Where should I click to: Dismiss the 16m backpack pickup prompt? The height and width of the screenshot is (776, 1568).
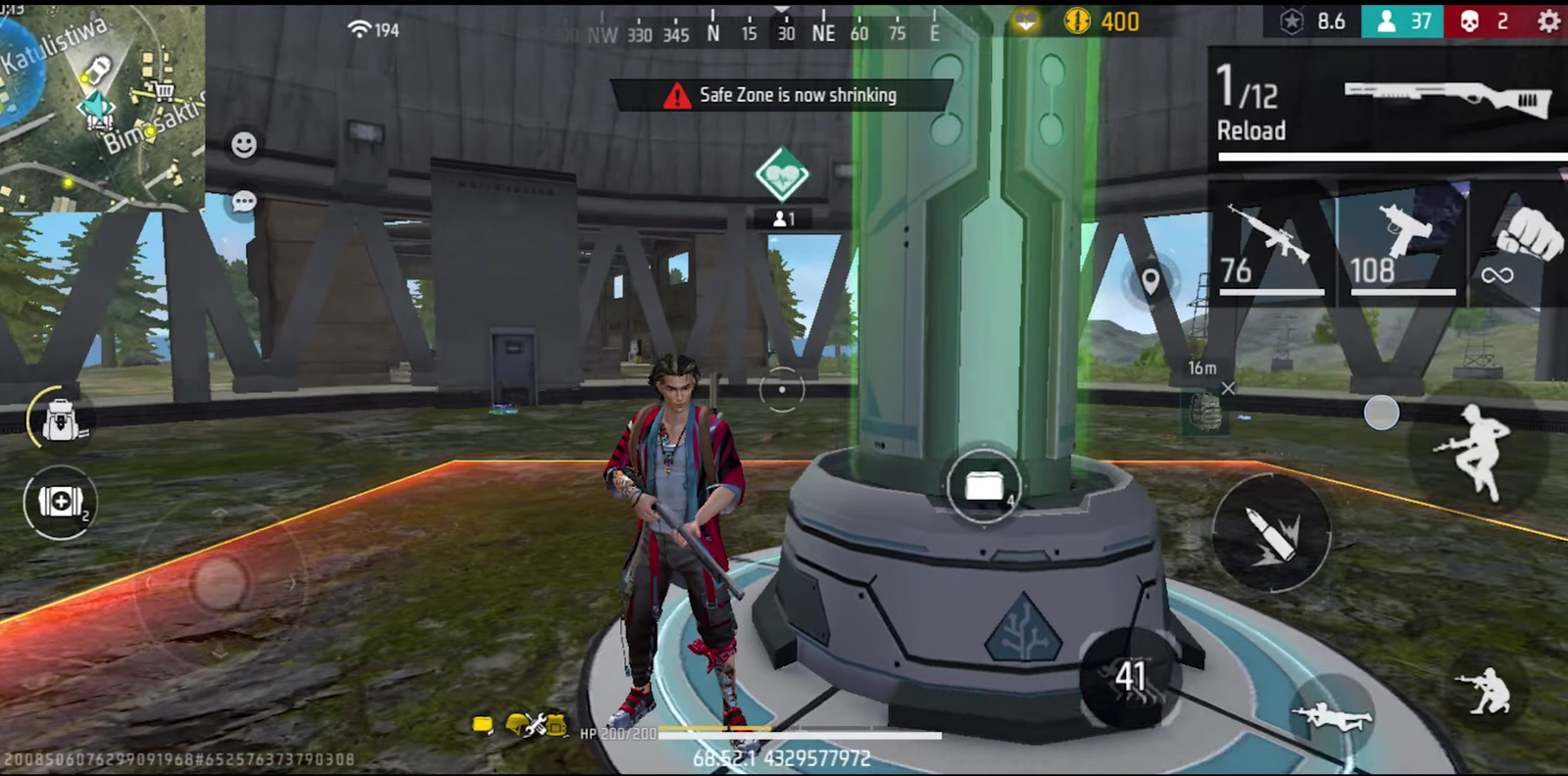pos(1229,388)
